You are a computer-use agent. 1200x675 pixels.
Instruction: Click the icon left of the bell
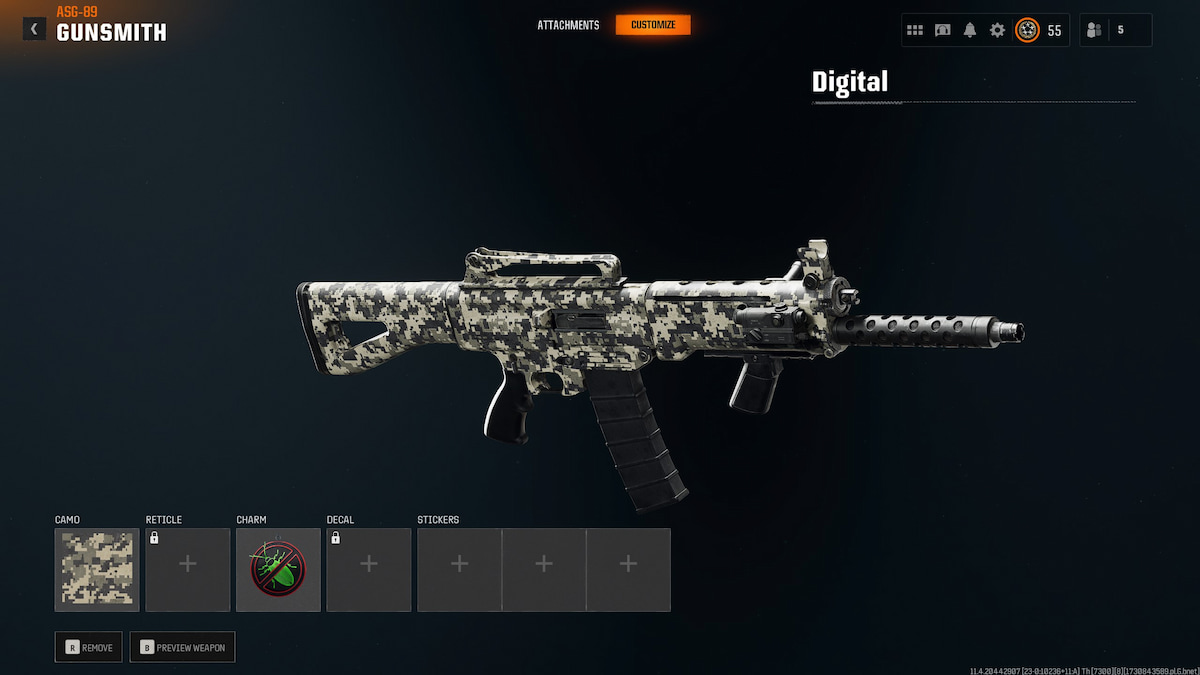943,30
